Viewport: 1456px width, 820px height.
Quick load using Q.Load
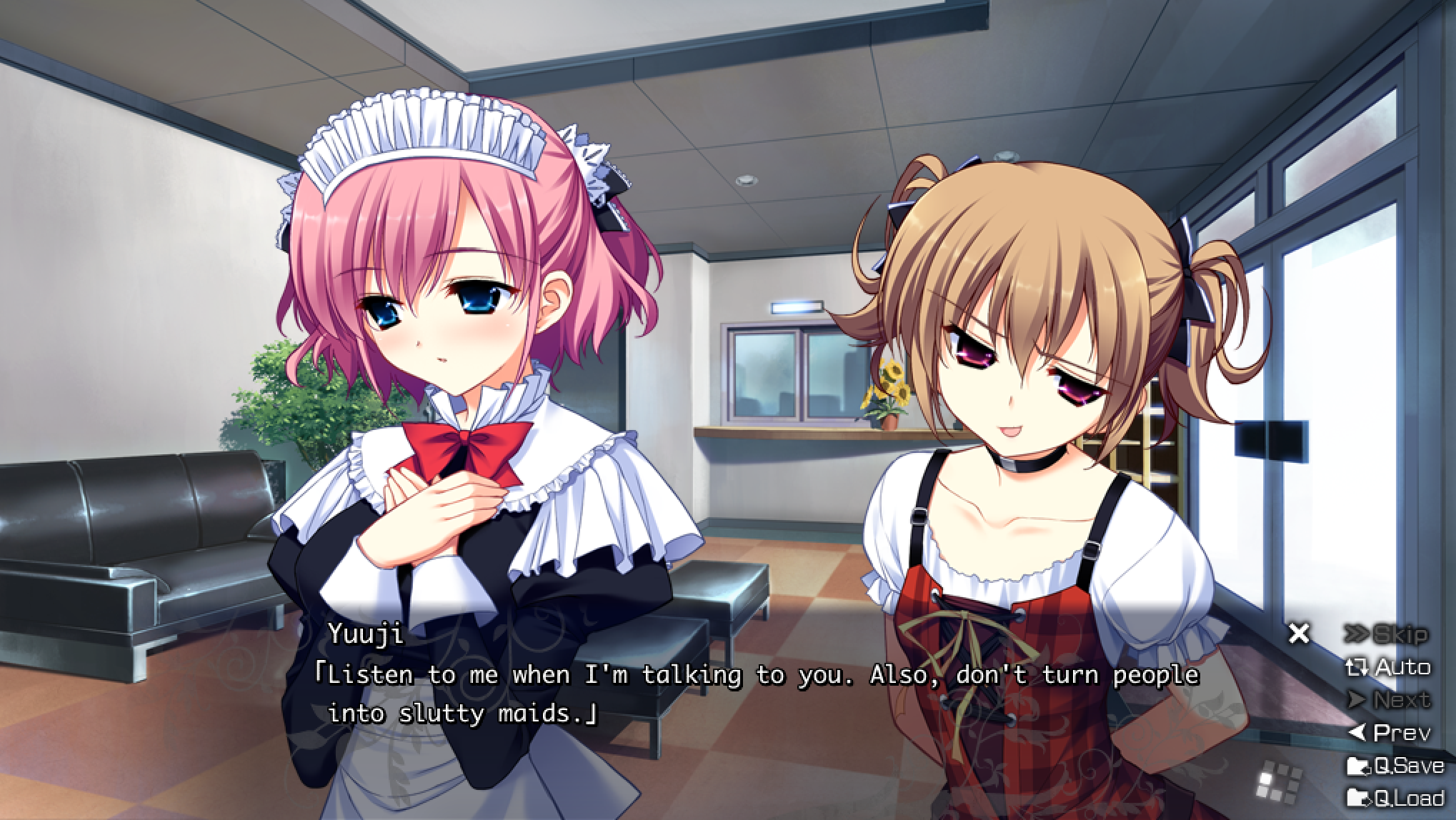pos(1395,797)
